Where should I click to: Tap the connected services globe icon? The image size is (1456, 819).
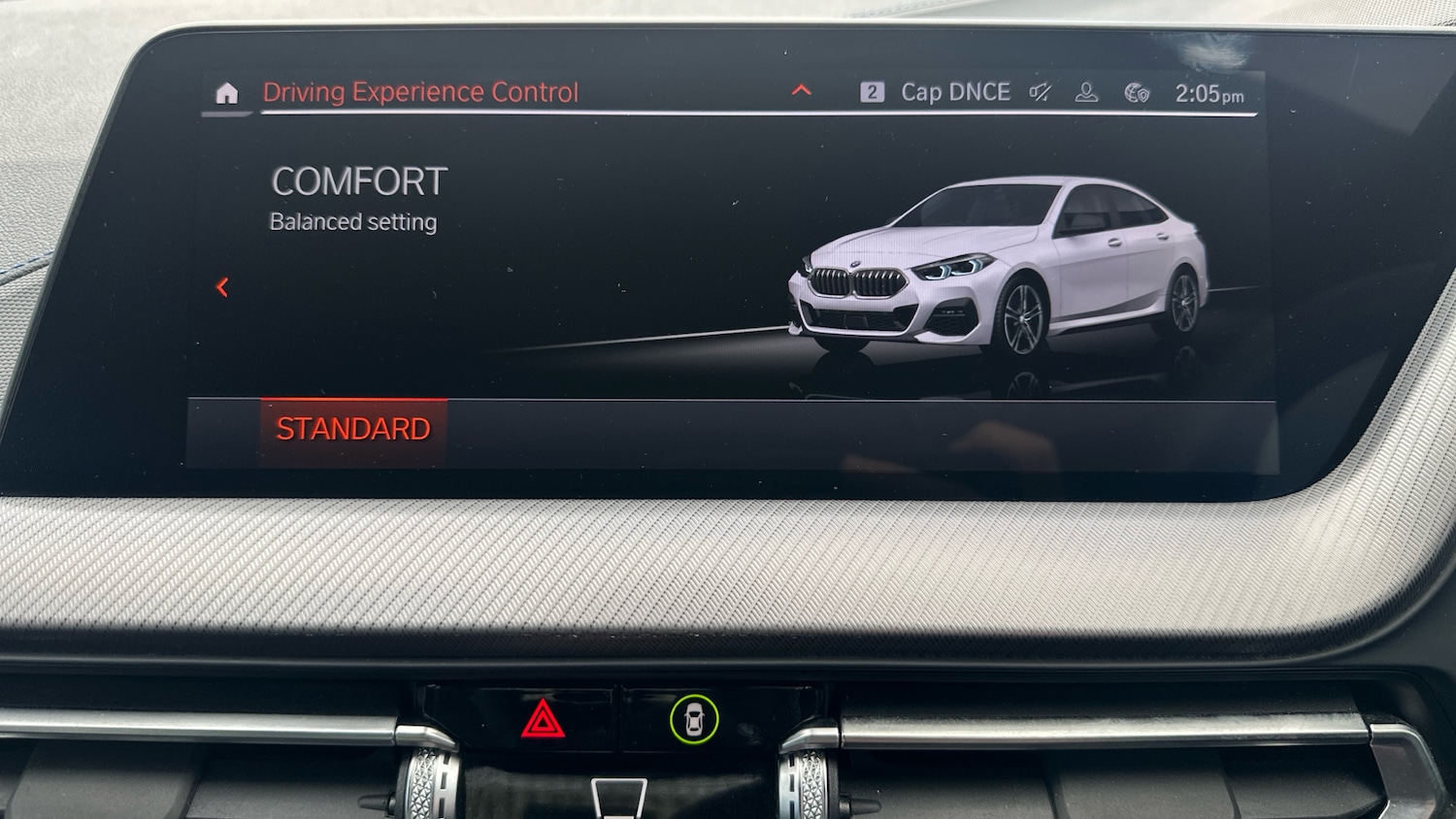pos(1136,92)
